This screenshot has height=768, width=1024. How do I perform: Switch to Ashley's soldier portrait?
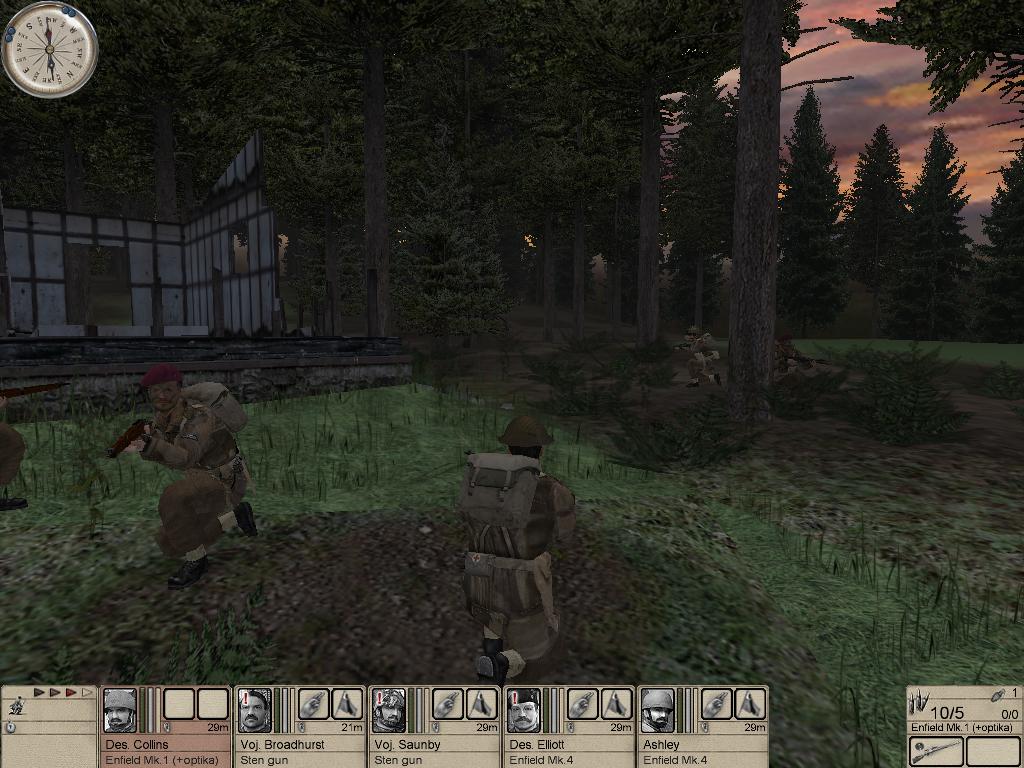(x=656, y=710)
